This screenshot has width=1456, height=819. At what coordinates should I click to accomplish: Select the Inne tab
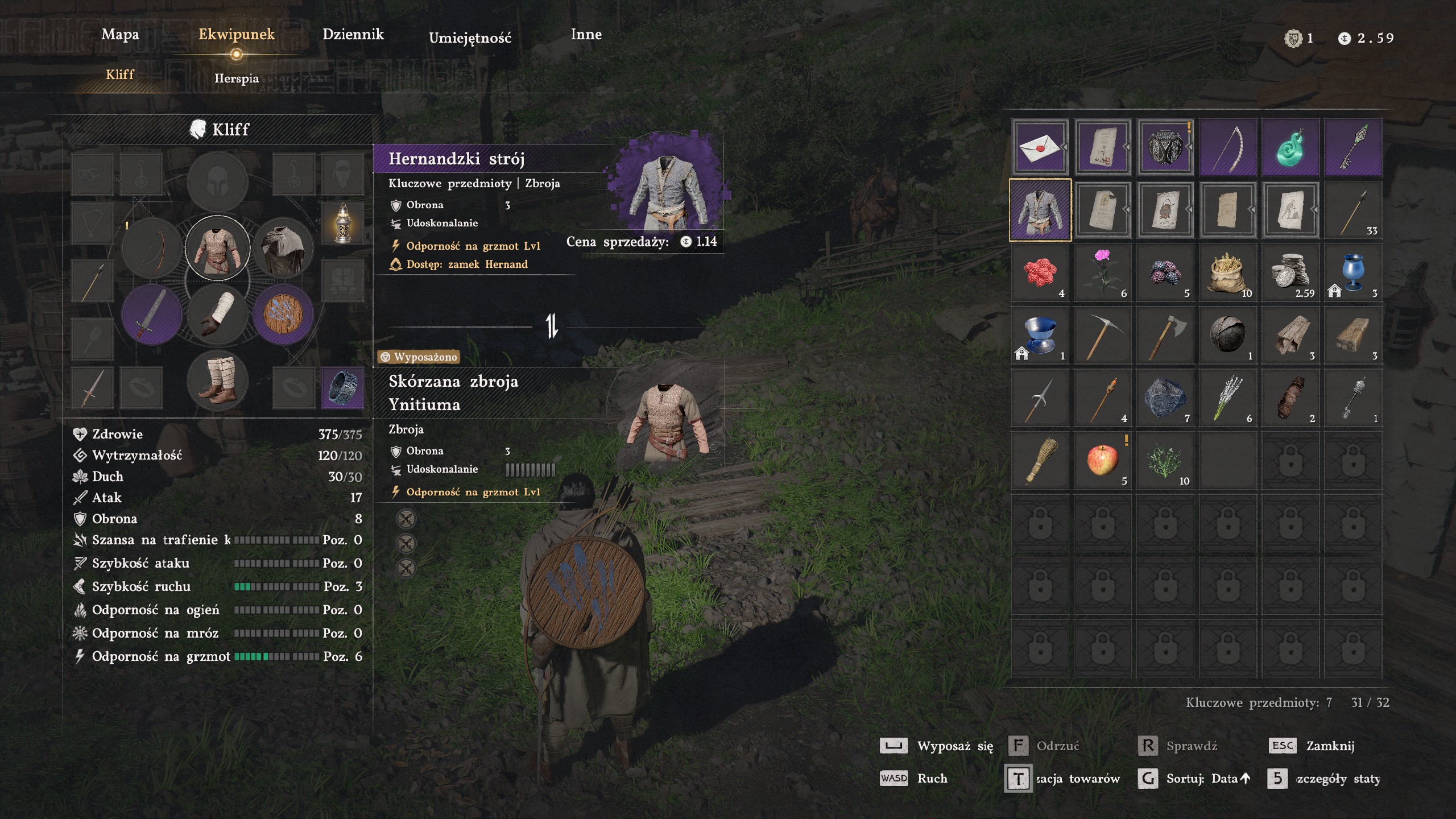coord(586,35)
